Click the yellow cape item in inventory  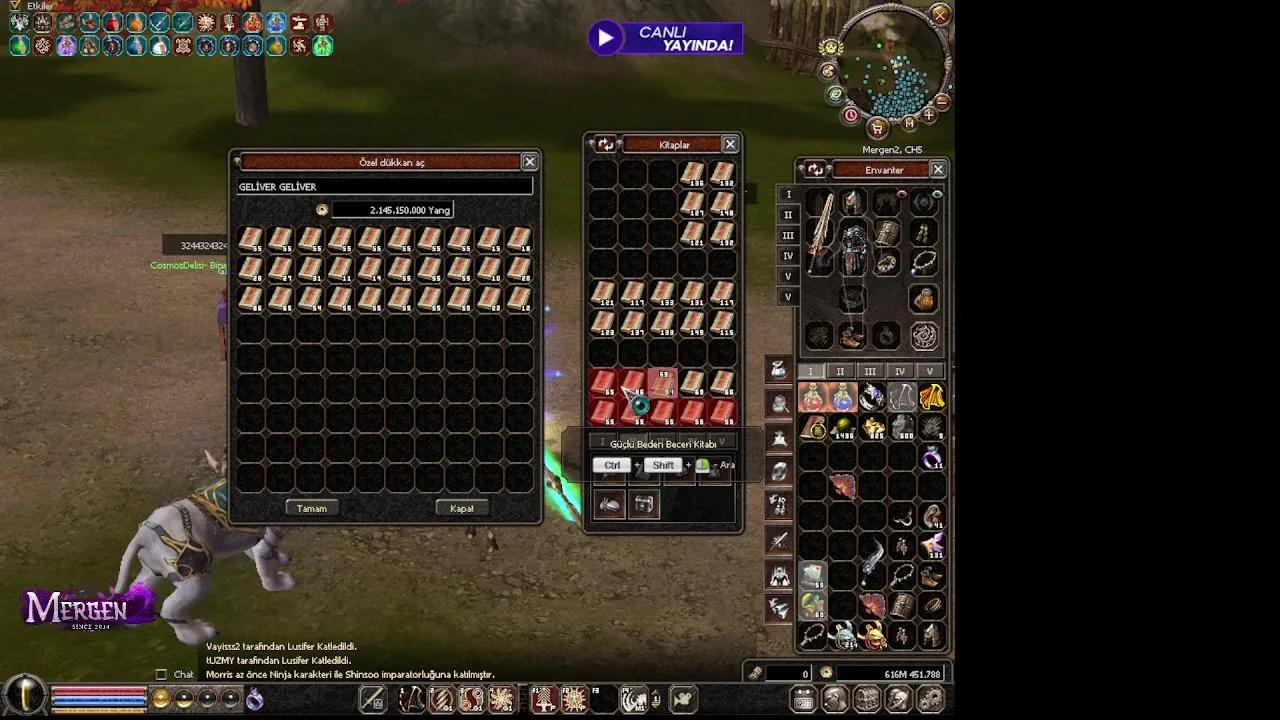(932, 398)
